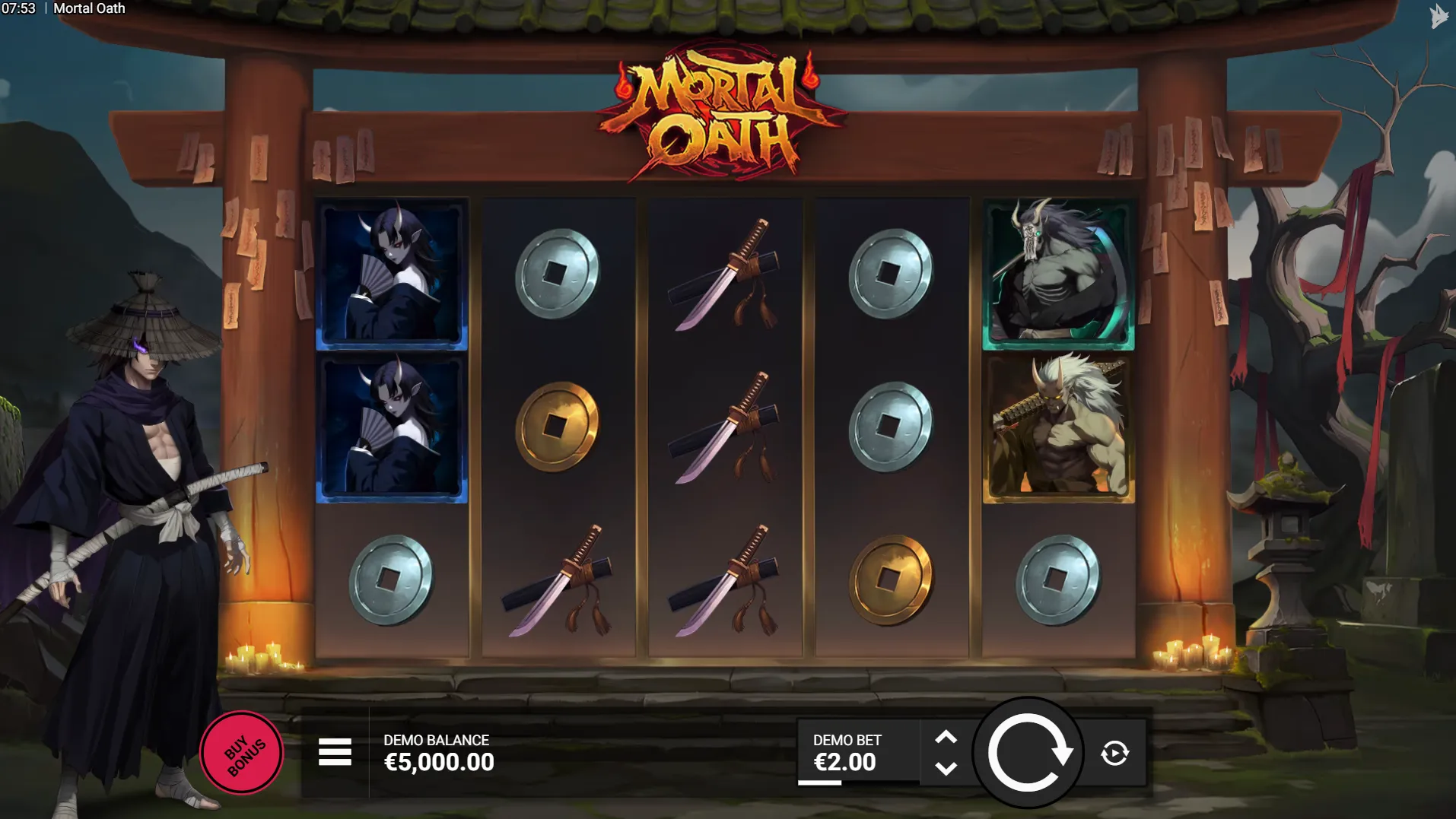
Task: Increase the demo bet amount
Action: [x=946, y=737]
